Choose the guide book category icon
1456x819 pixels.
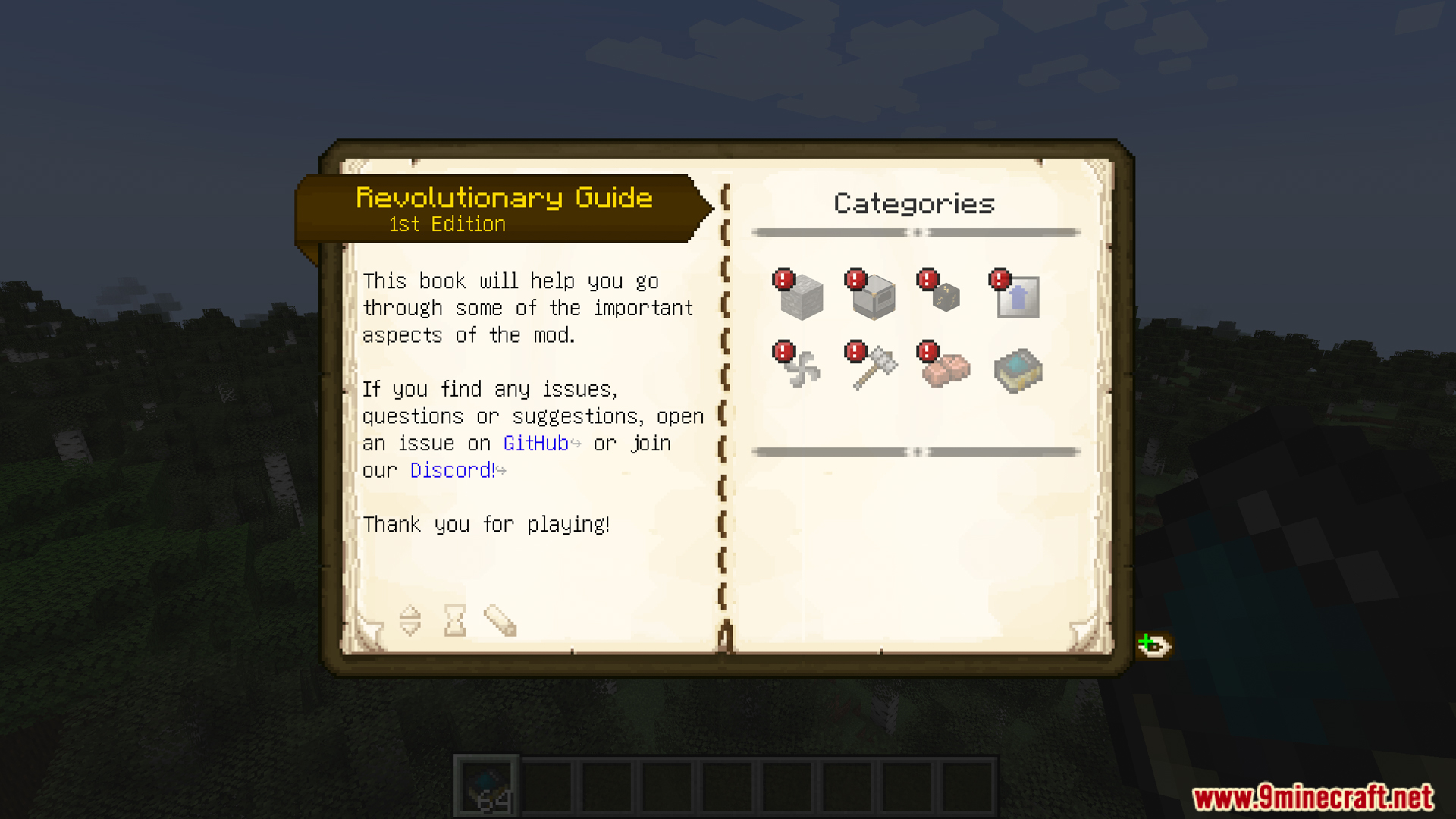click(x=1017, y=370)
